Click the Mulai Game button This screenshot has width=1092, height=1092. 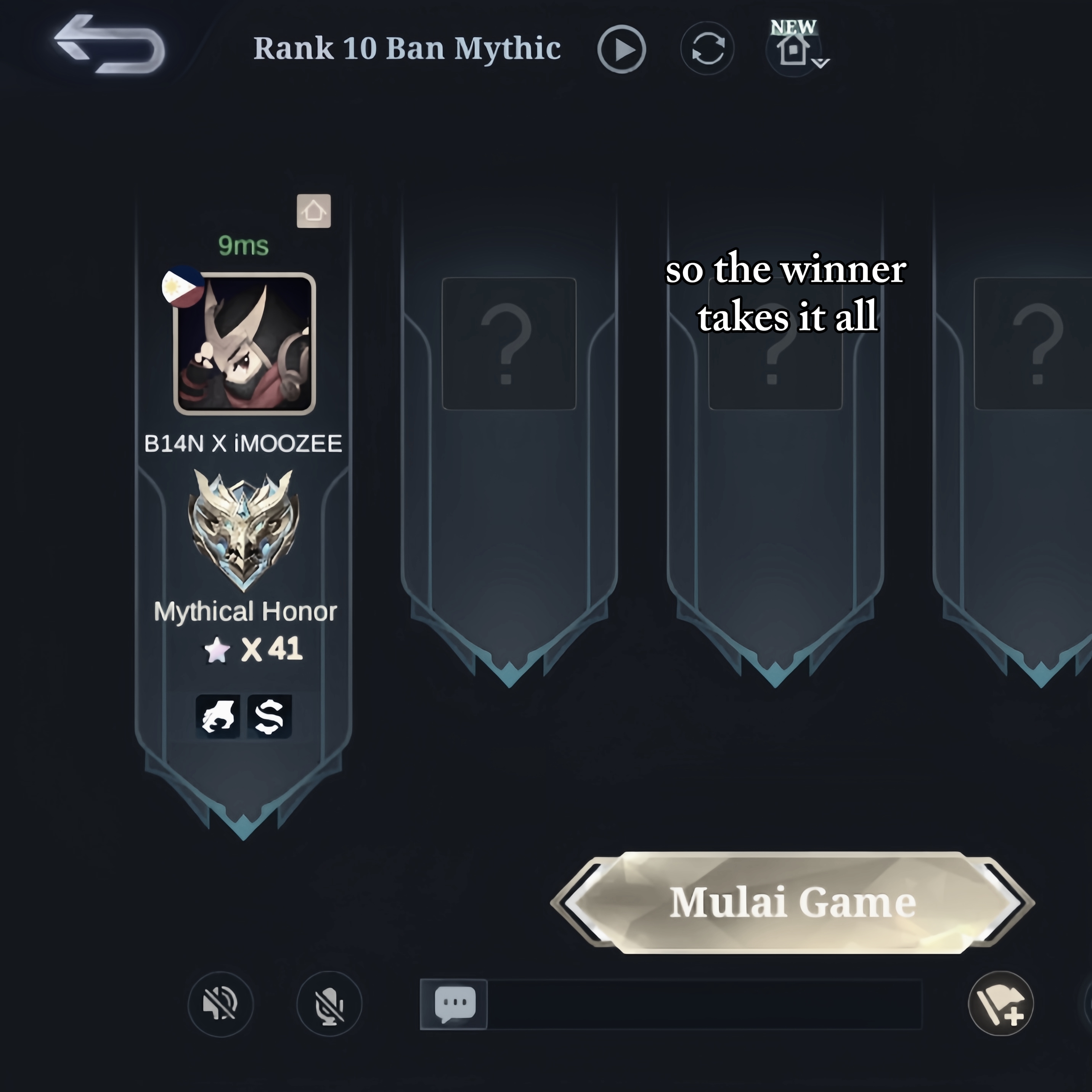pyautogui.click(x=792, y=902)
